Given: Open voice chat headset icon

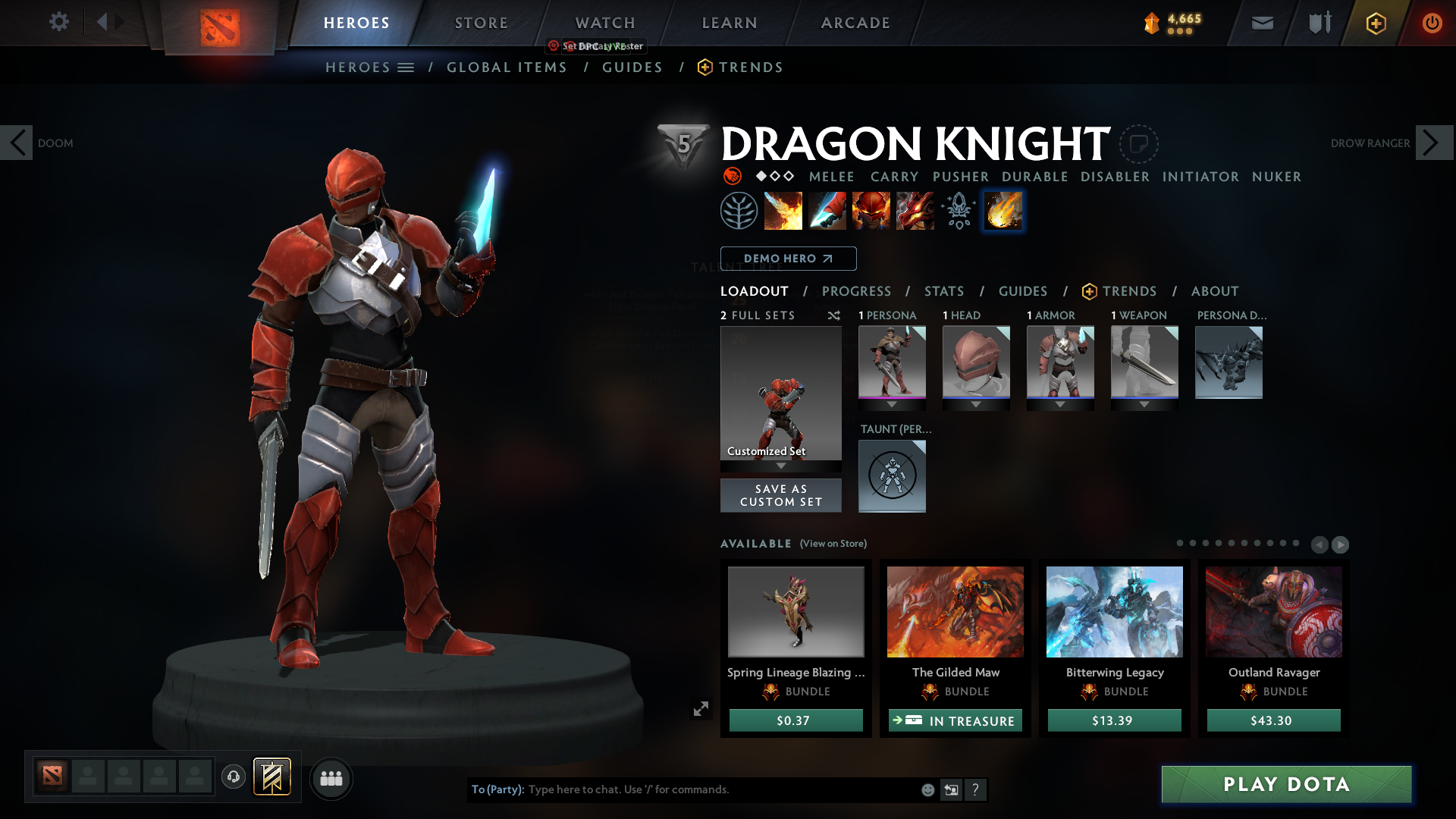Looking at the screenshot, I should tap(234, 778).
